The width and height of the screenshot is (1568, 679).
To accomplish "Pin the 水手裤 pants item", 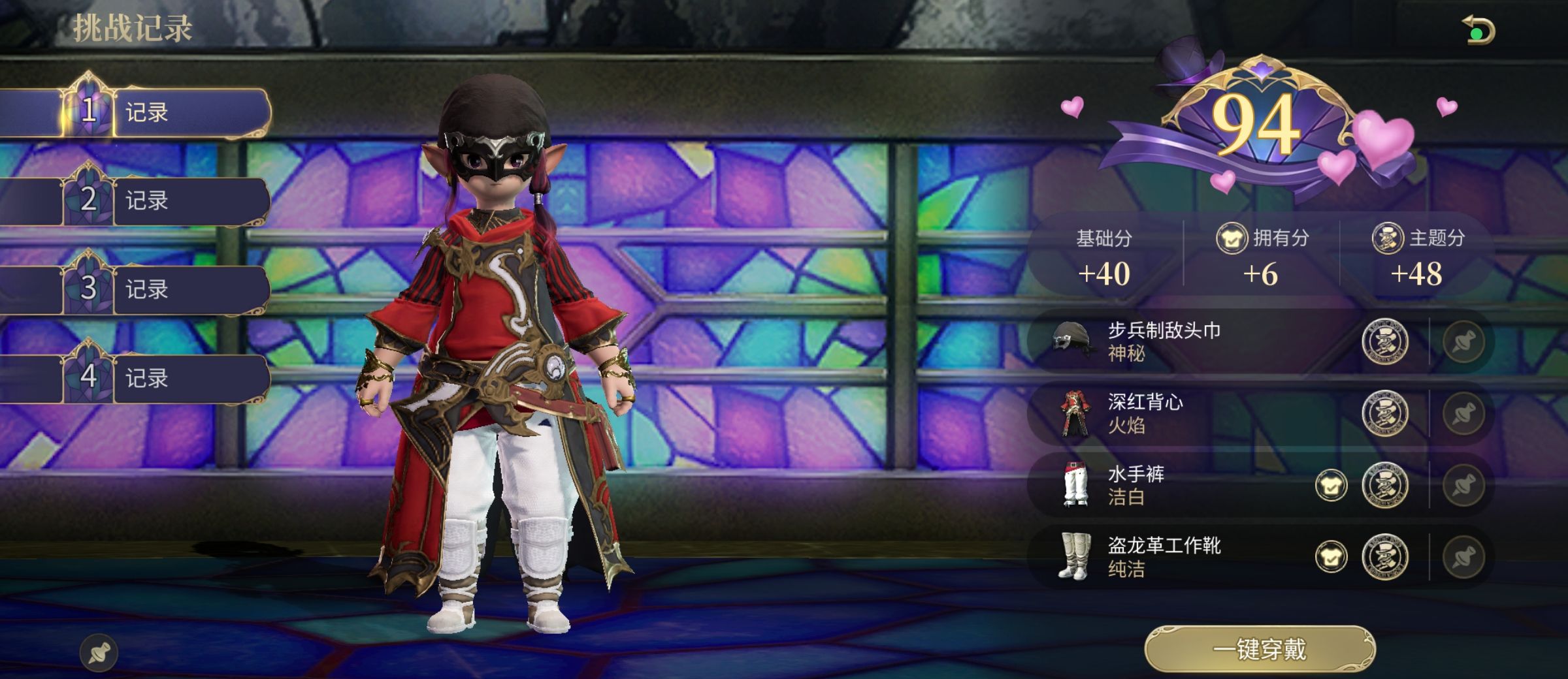I will (1463, 485).
